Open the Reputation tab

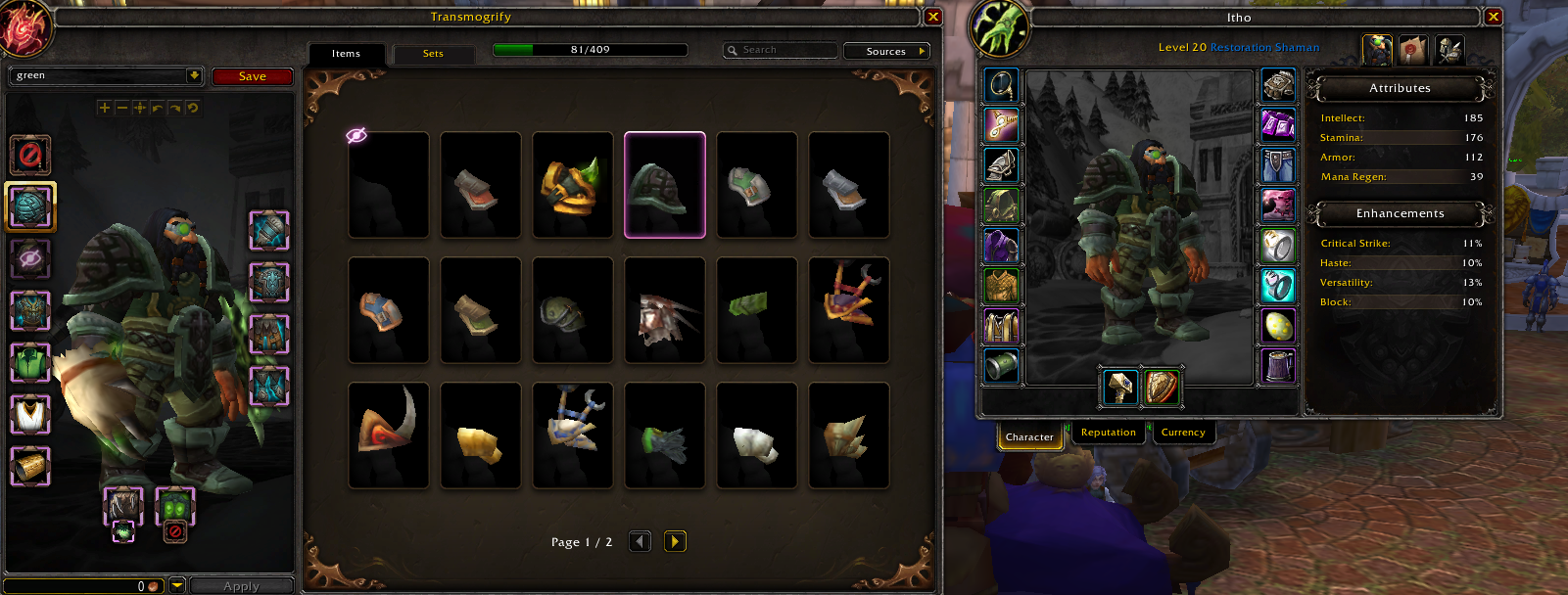point(1109,433)
